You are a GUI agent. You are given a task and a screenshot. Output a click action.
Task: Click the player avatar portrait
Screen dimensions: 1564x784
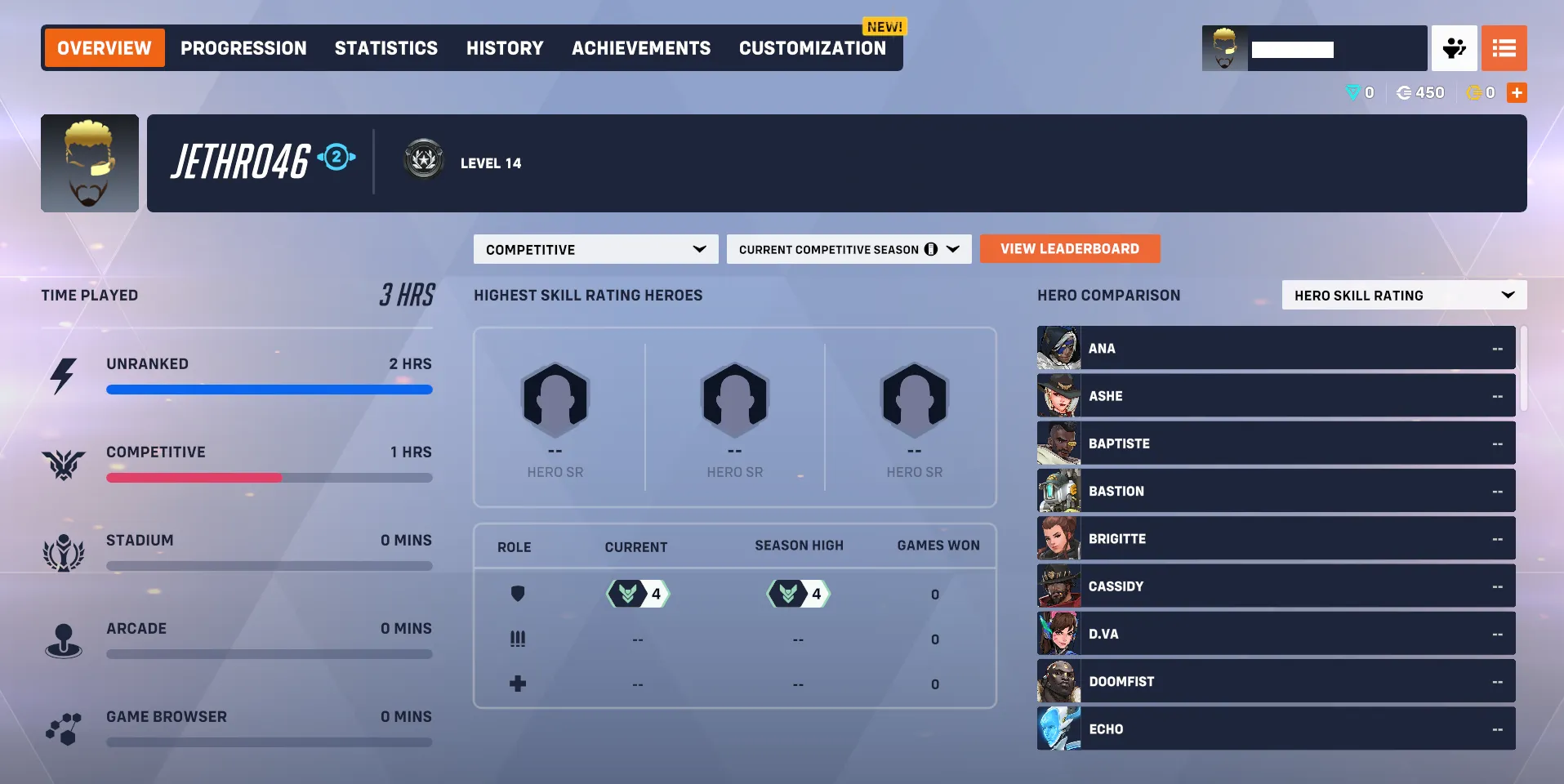tap(90, 163)
